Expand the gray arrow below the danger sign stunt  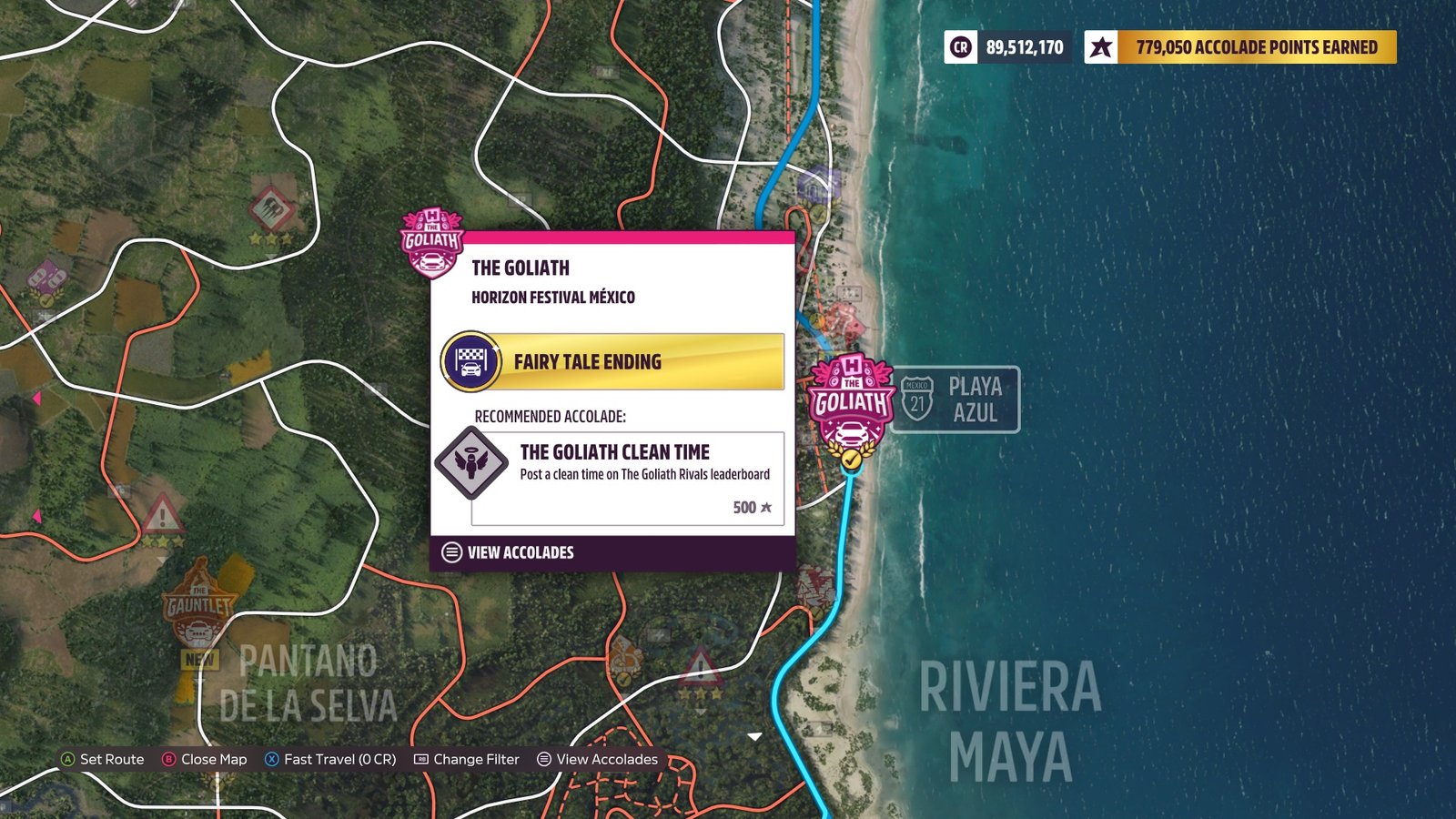click(x=270, y=254)
